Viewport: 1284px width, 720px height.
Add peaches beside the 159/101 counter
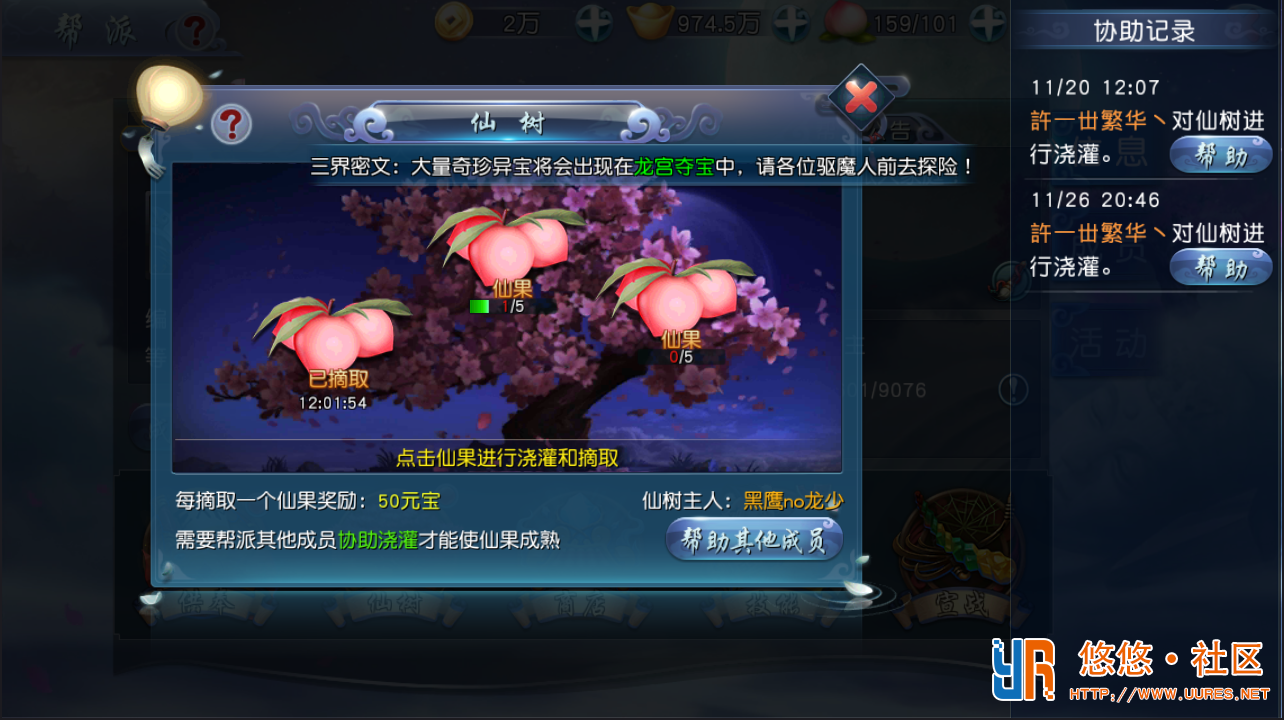(988, 24)
